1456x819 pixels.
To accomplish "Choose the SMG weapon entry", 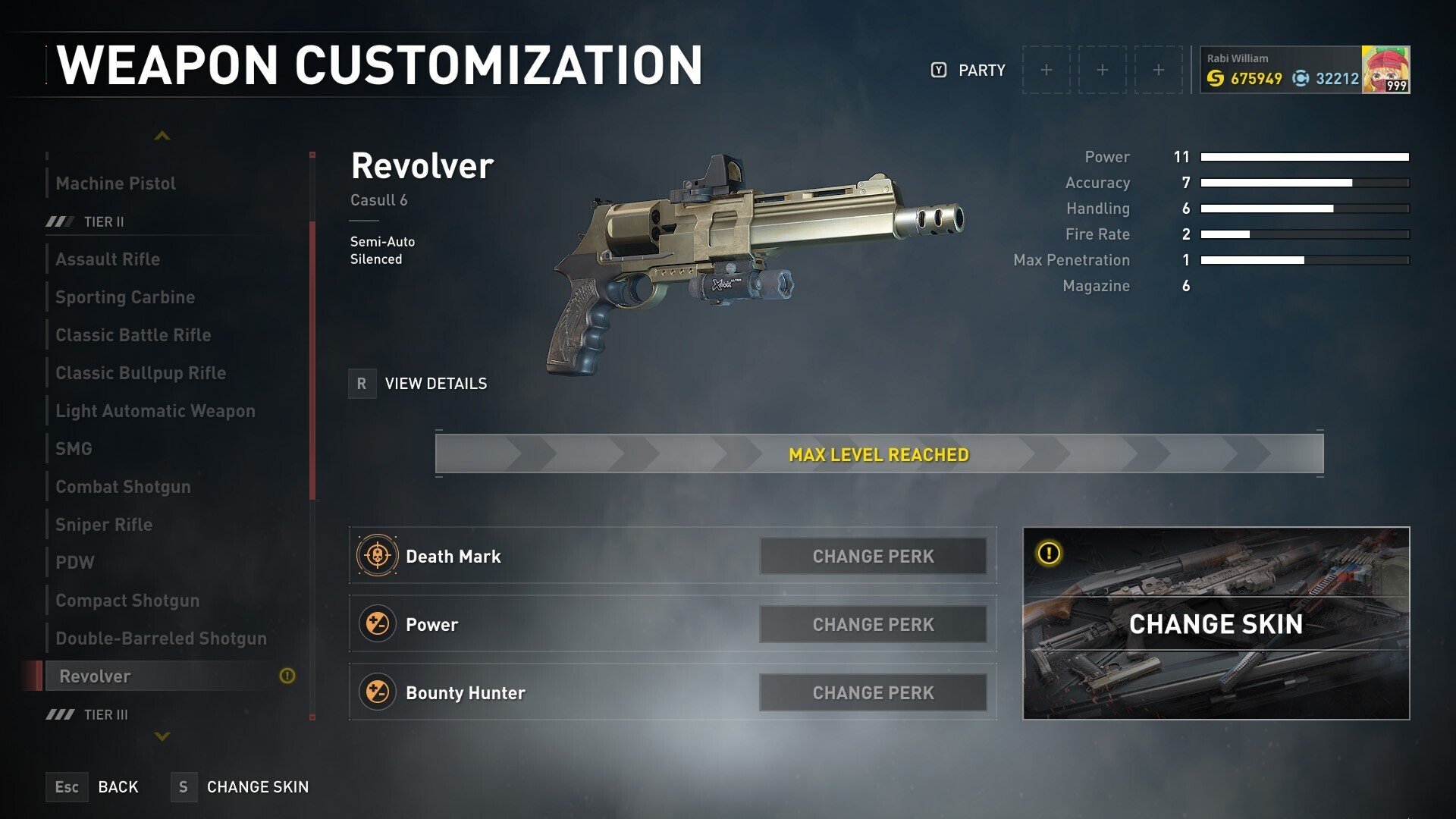I will click(x=74, y=449).
